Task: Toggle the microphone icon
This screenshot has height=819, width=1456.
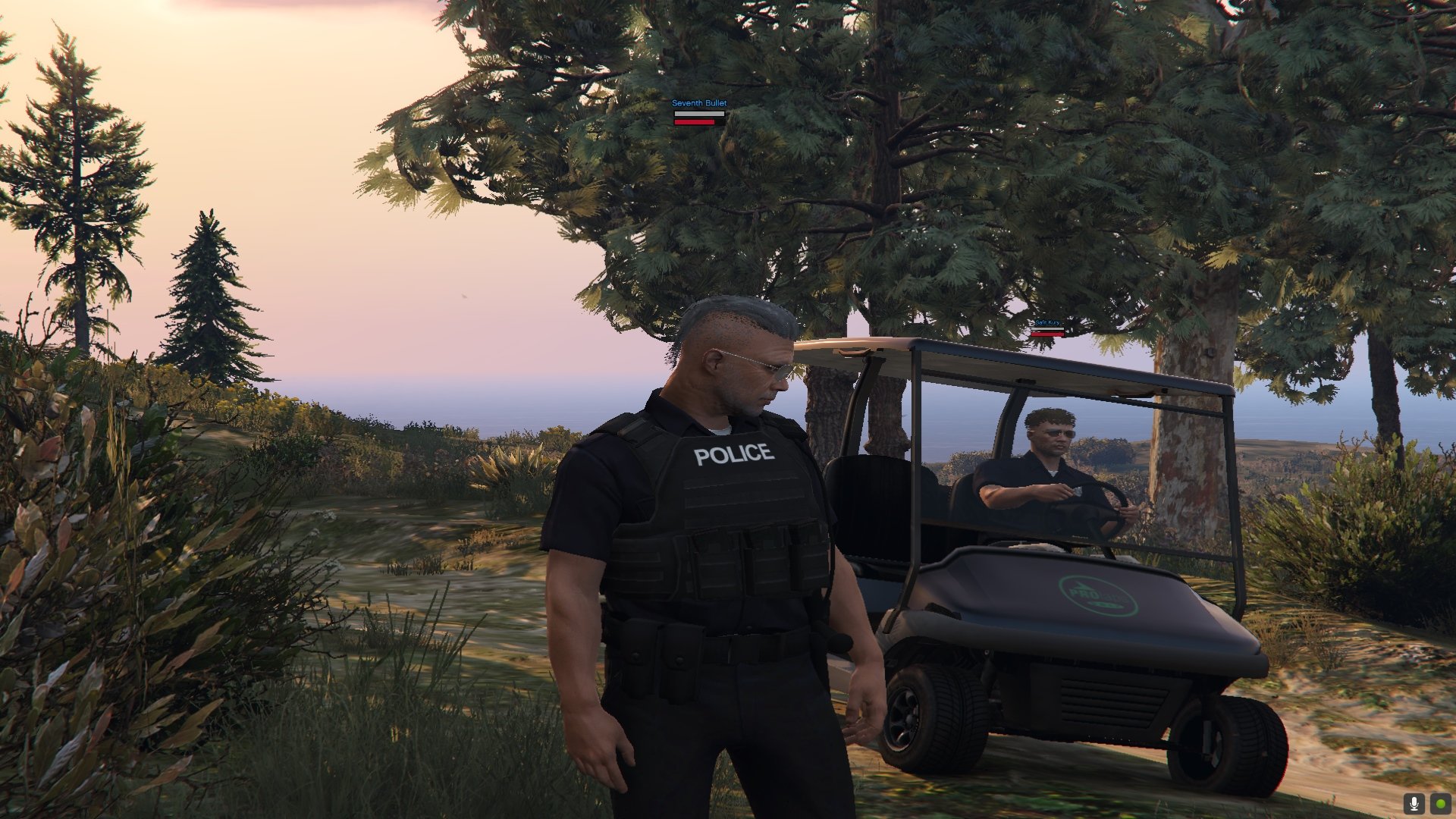Action: [1413, 803]
